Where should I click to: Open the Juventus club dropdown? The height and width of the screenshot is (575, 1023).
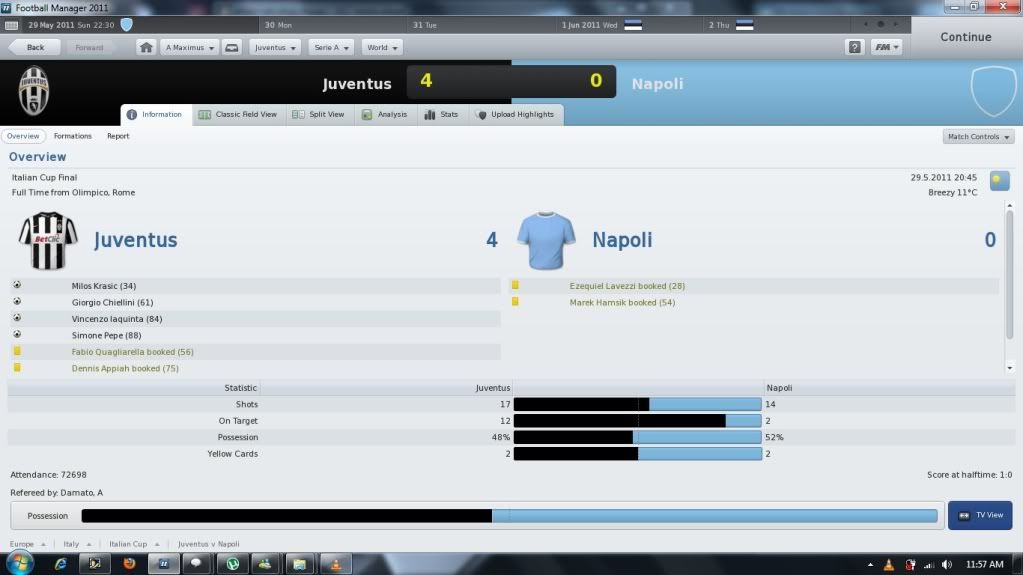tap(275, 47)
